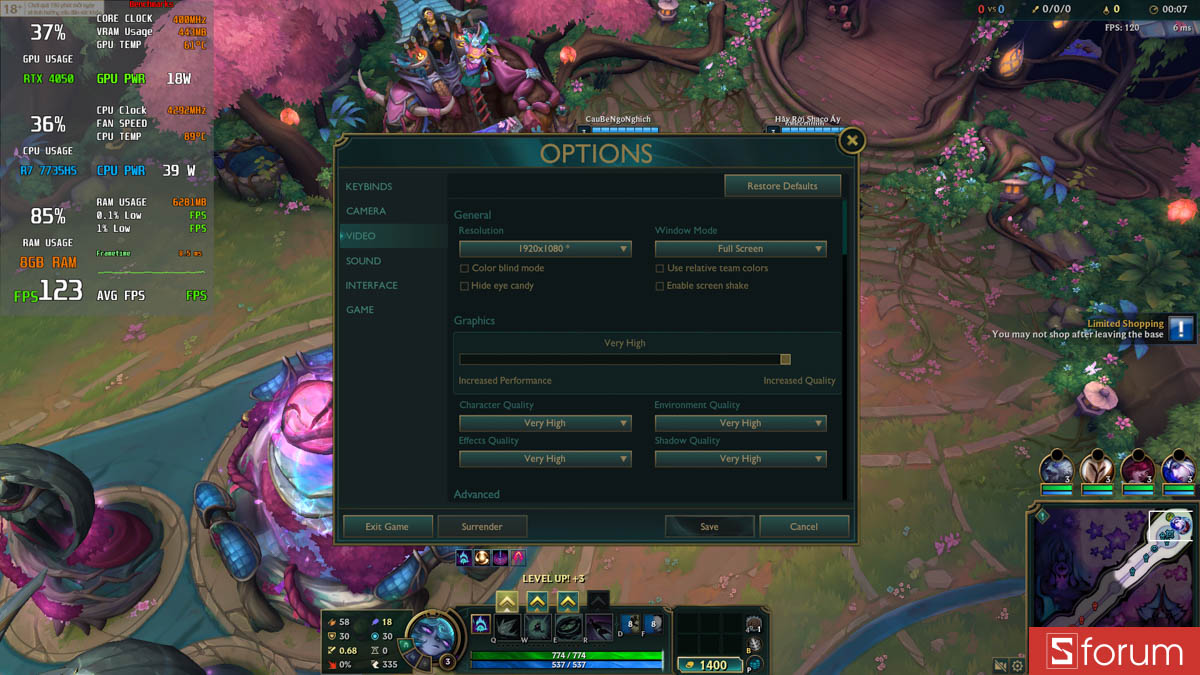Save the video settings
The image size is (1200, 675).
709,527
